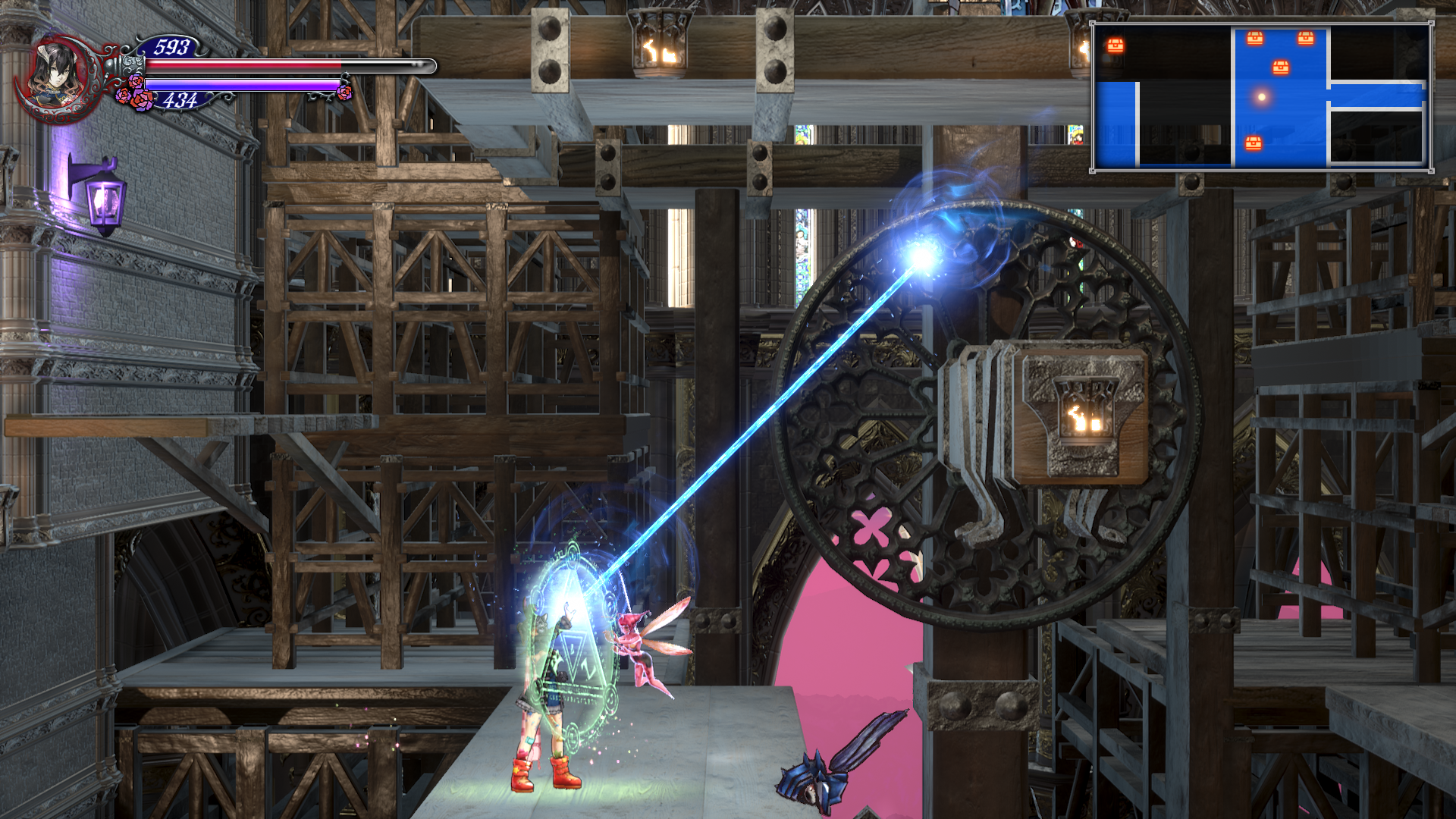Screen dimensions: 1456x819
Task: Select the glowing player marker on minimap
Action: pyautogui.click(x=1262, y=97)
